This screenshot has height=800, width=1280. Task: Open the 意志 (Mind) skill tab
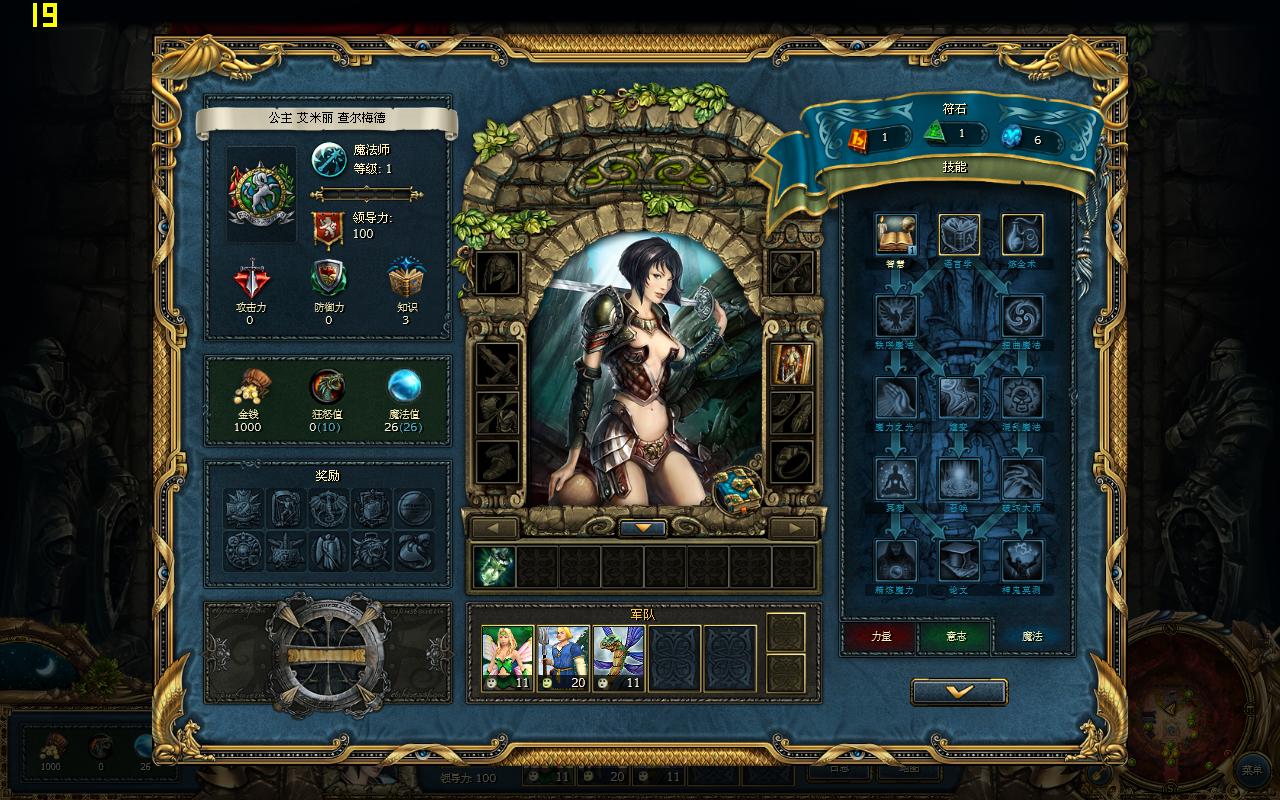(x=956, y=637)
